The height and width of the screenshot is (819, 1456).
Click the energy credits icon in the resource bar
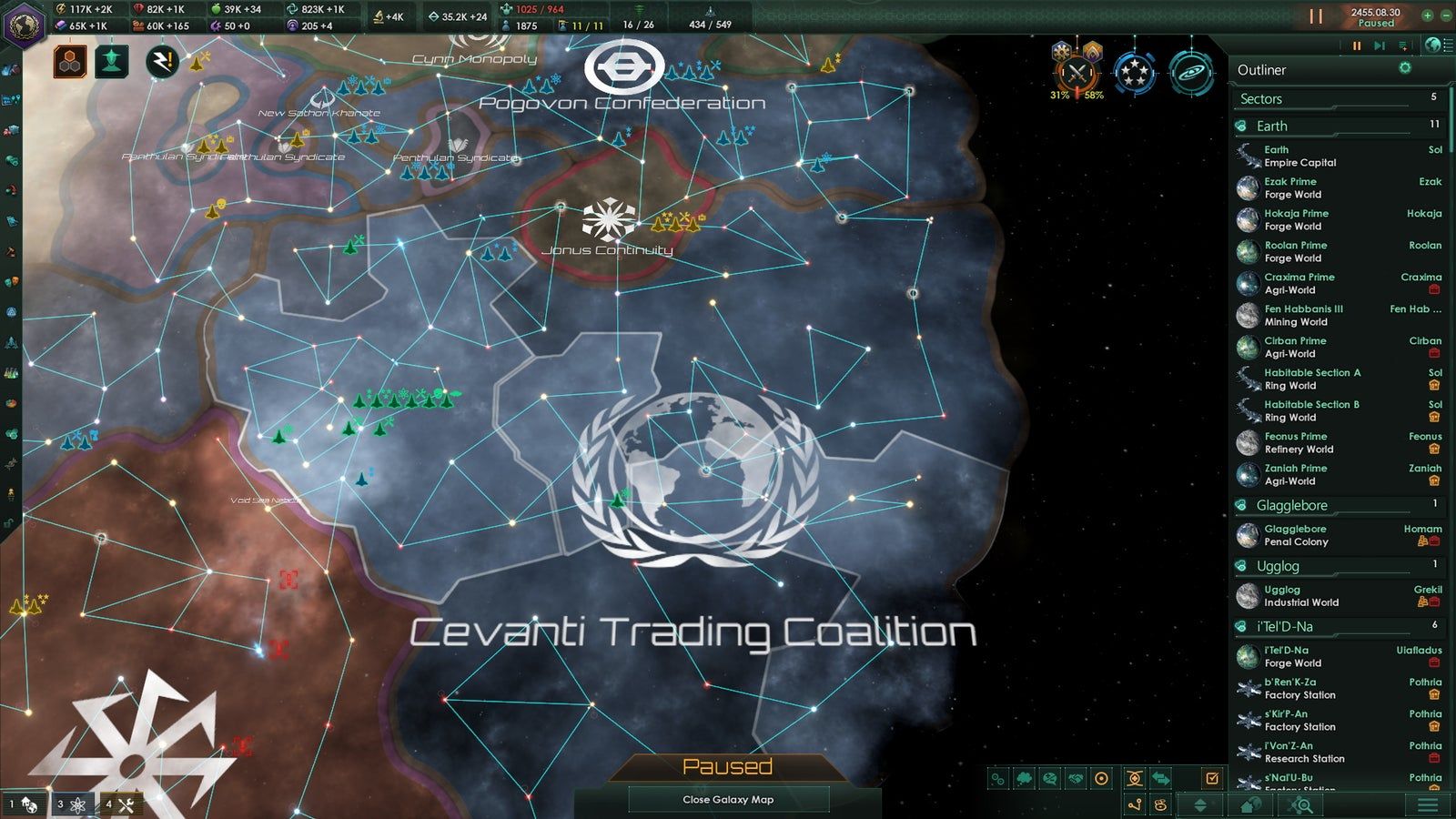(x=61, y=10)
